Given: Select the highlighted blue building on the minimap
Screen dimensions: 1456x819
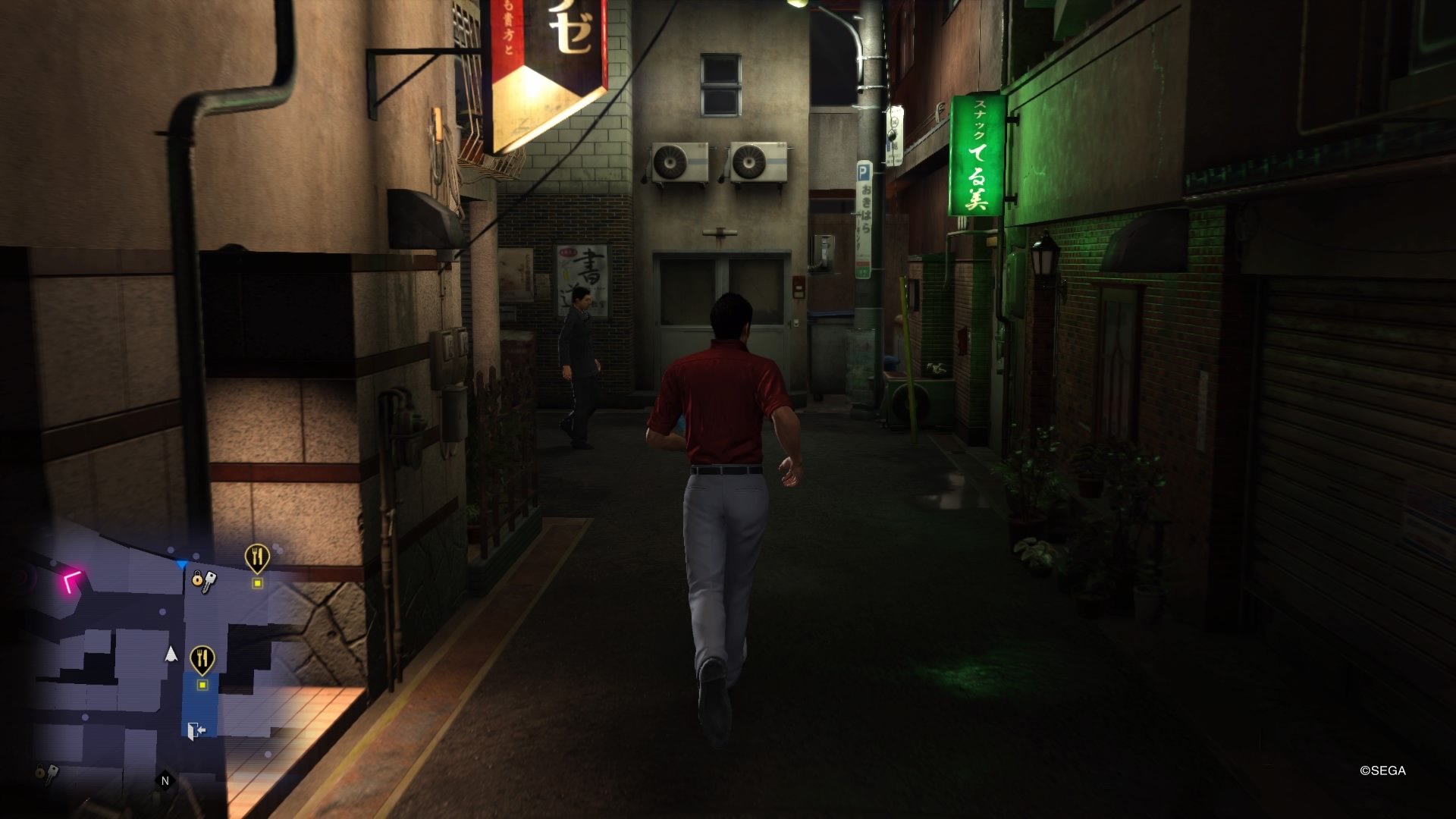Looking at the screenshot, I should coord(200,704).
